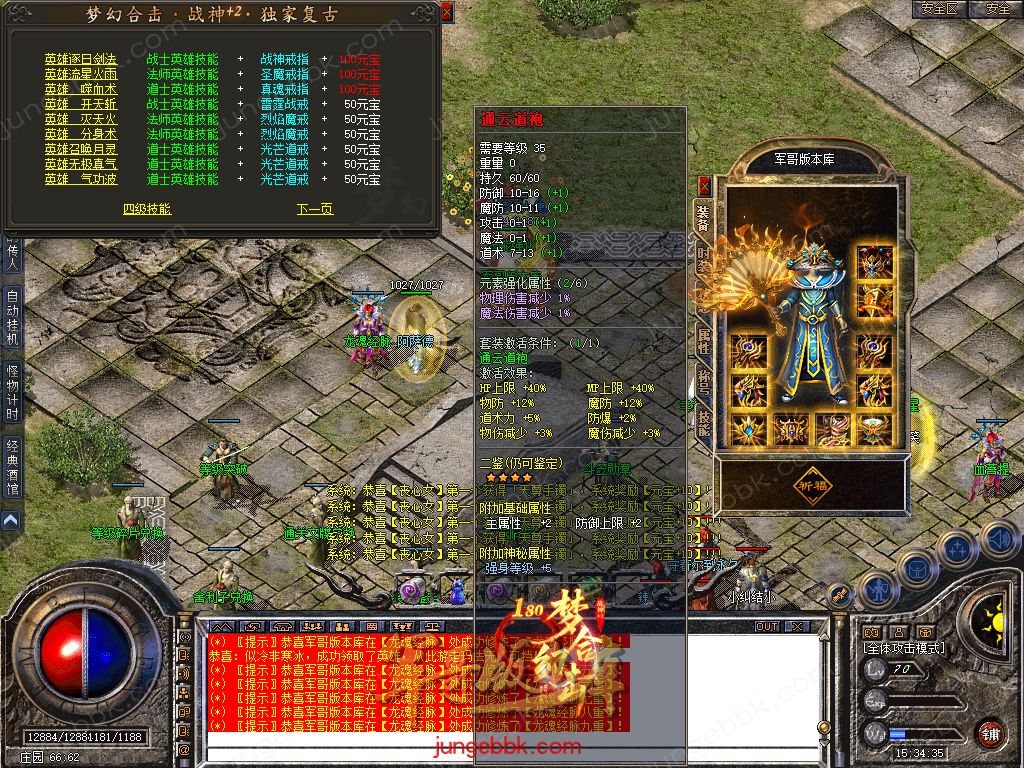
Task: Toggle sound with the speaker icon
Action: click(x=997, y=541)
